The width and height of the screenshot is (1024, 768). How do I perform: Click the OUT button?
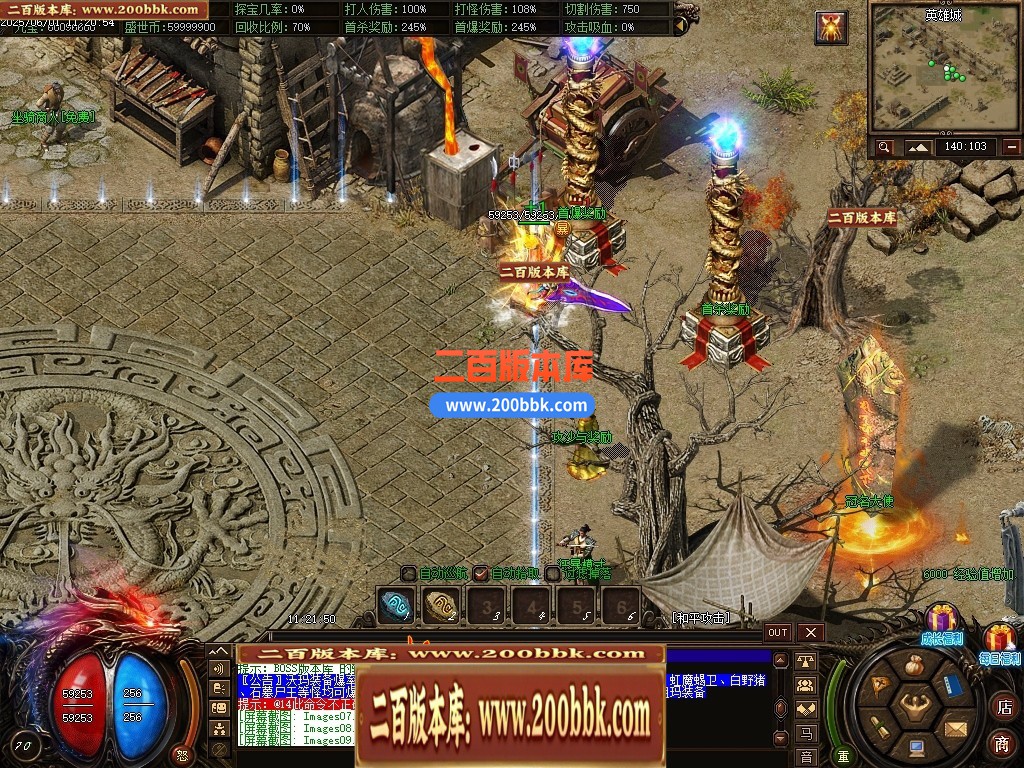[778, 632]
